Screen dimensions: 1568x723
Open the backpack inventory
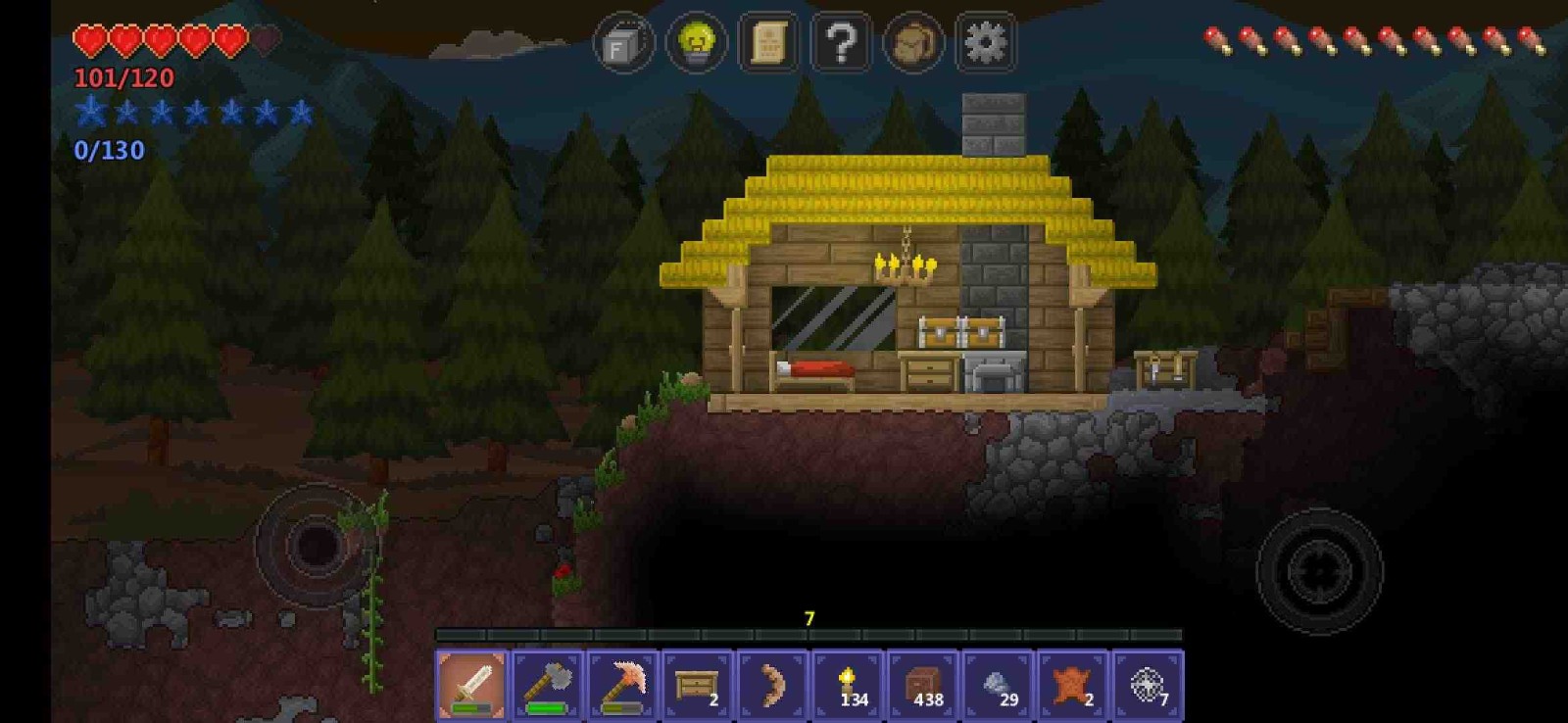pos(913,43)
